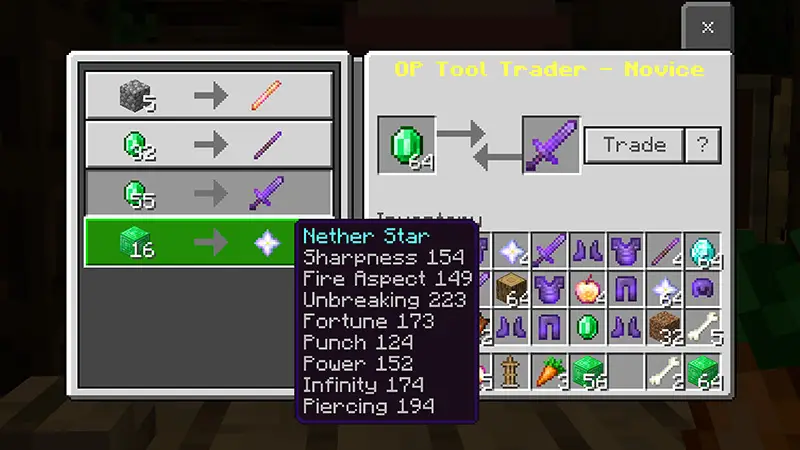This screenshot has width=800, height=450.
Task: Select the 64 emerald blocks stack
Action: (x=703, y=371)
